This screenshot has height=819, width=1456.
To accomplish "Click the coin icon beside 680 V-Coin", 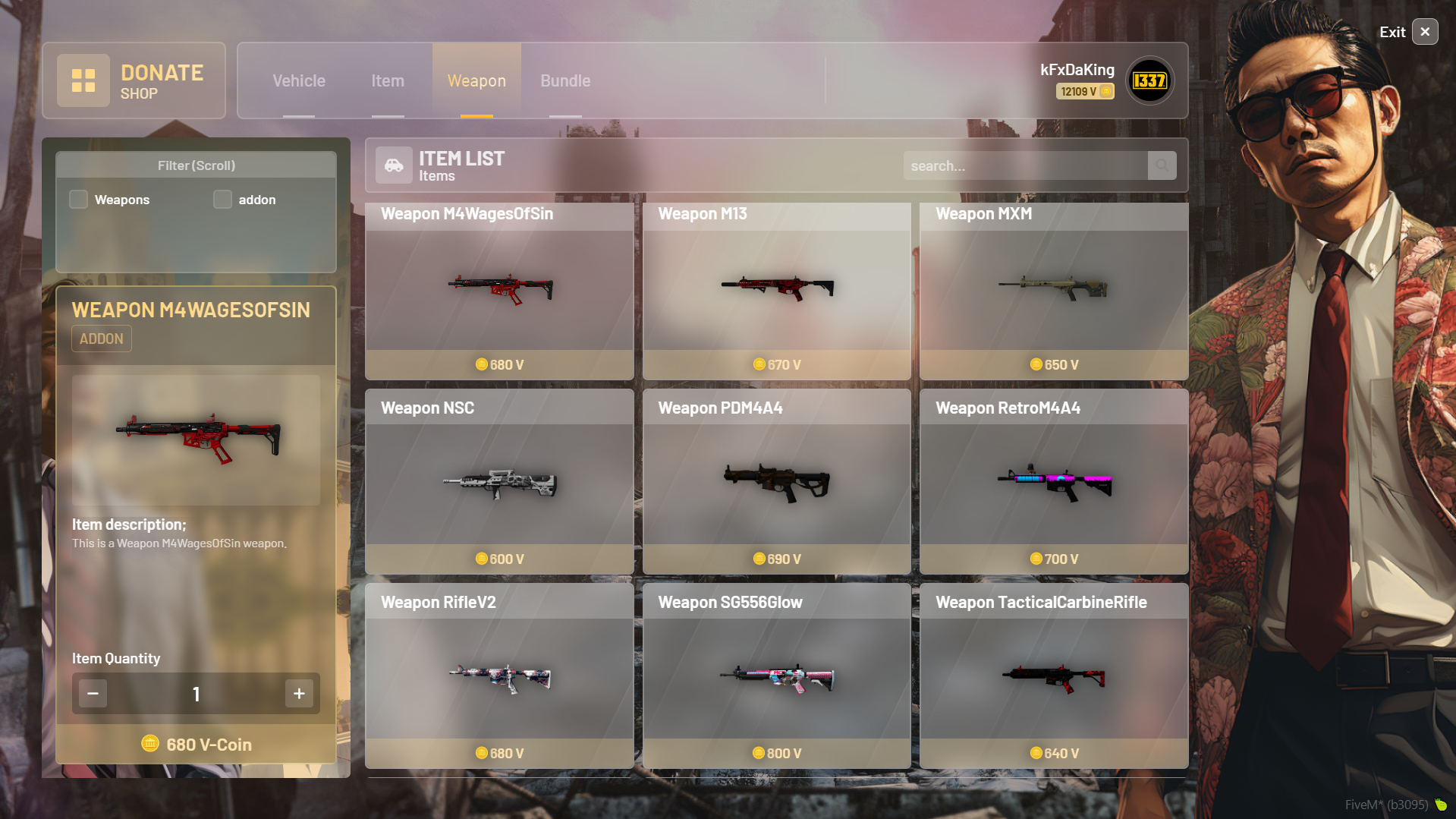I will tap(150, 744).
